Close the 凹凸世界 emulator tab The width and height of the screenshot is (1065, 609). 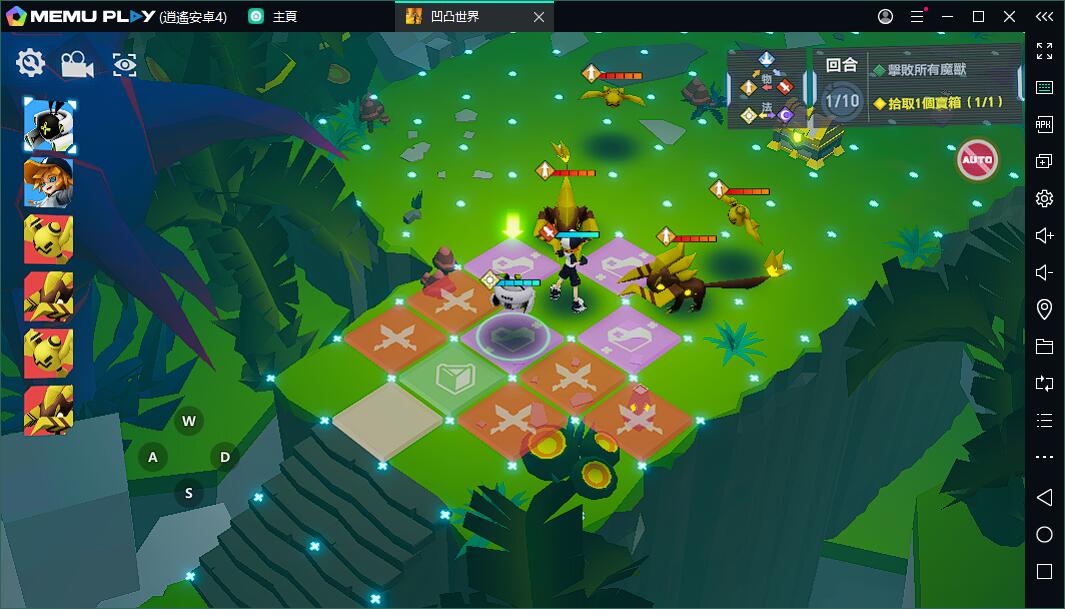(539, 17)
